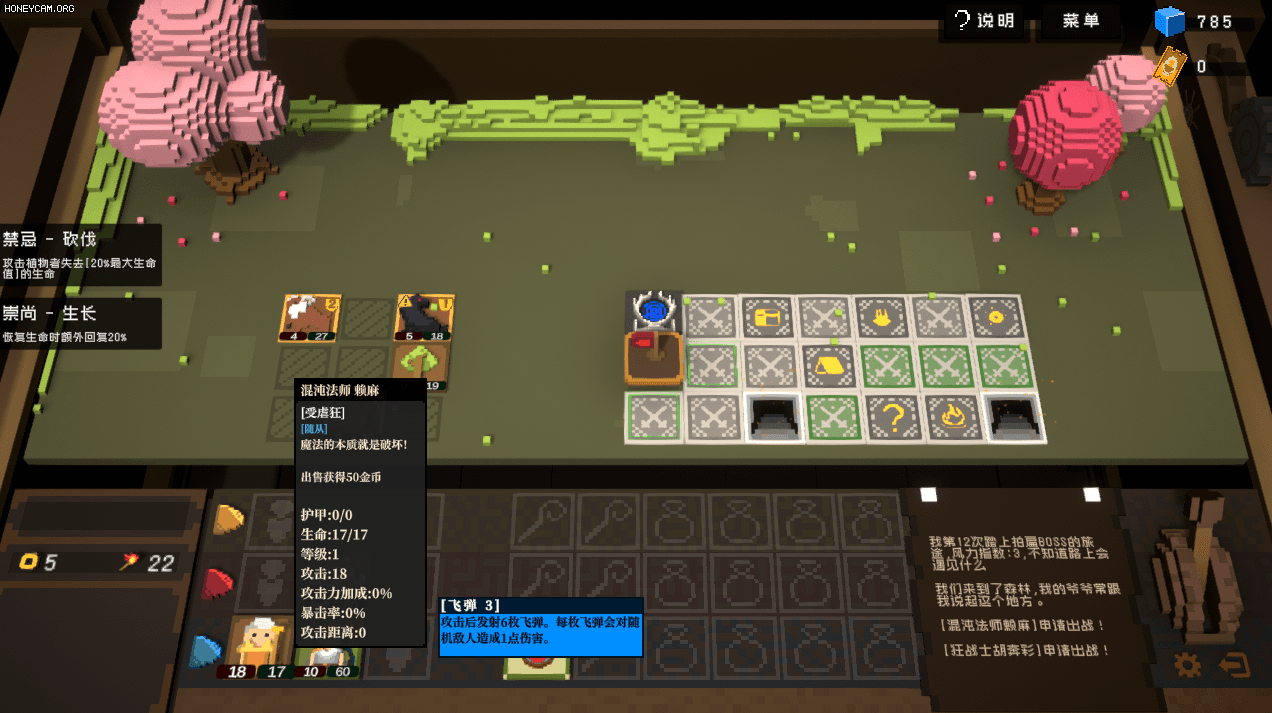This screenshot has height=713, width=1272.
Task: Open the 菜单 menu
Action: coord(1081,20)
